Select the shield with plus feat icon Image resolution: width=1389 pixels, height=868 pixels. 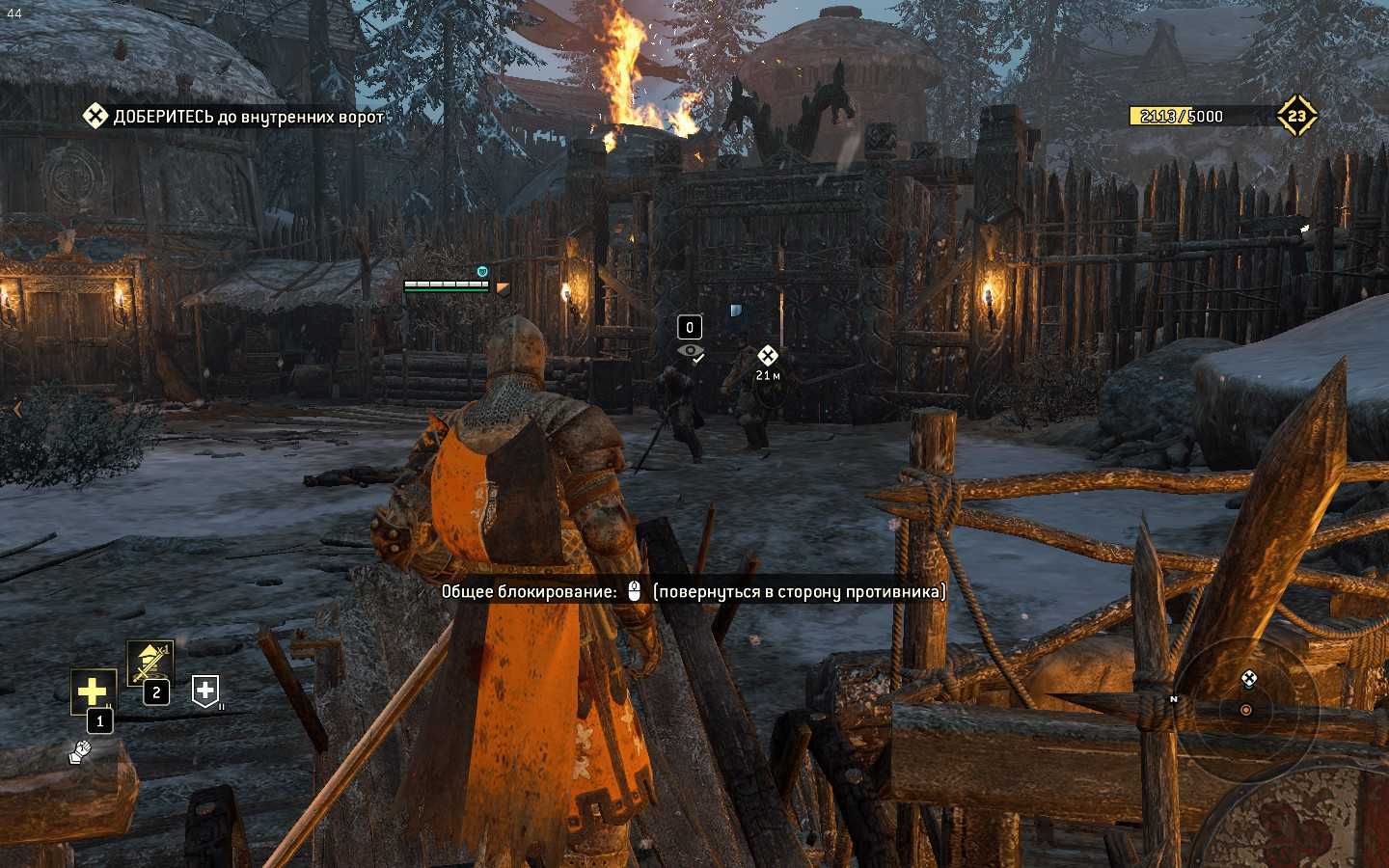[x=205, y=690]
